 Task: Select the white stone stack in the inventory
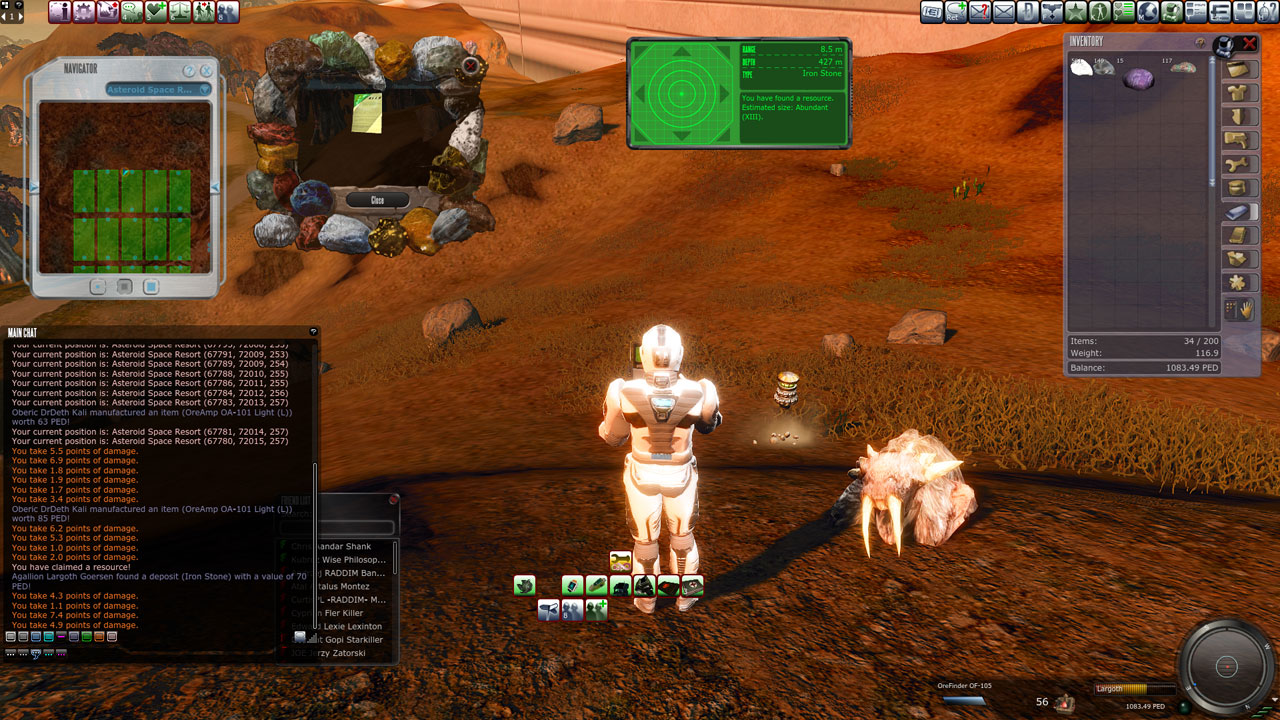click(x=1081, y=70)
